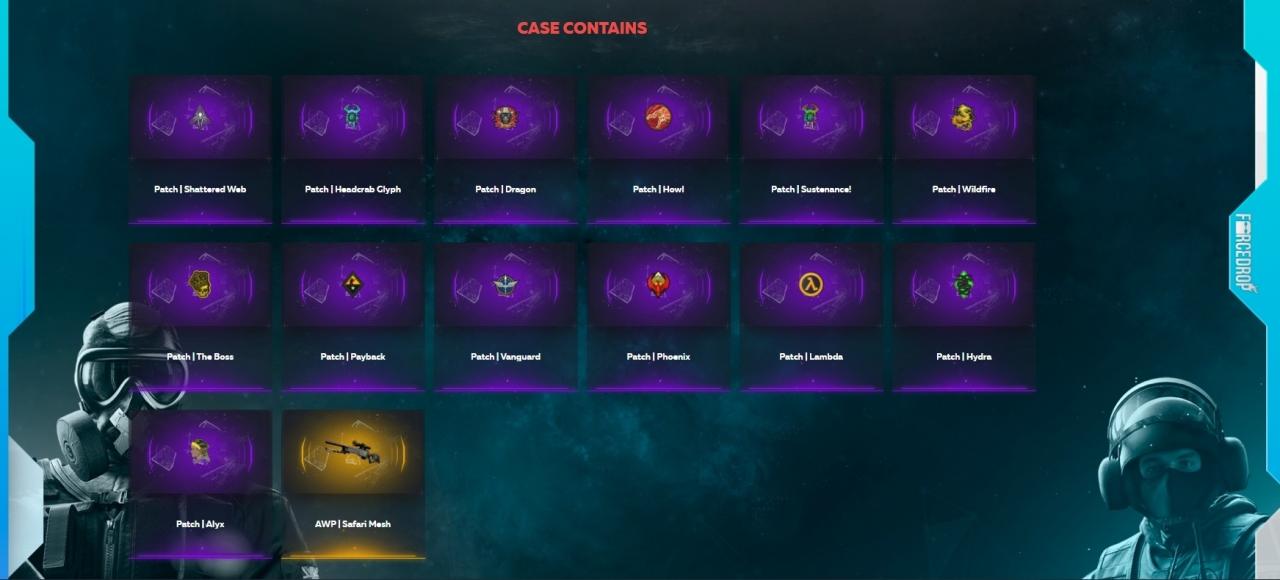
Task: View the Patch | Wildfire item
Action: pos(964,148)
